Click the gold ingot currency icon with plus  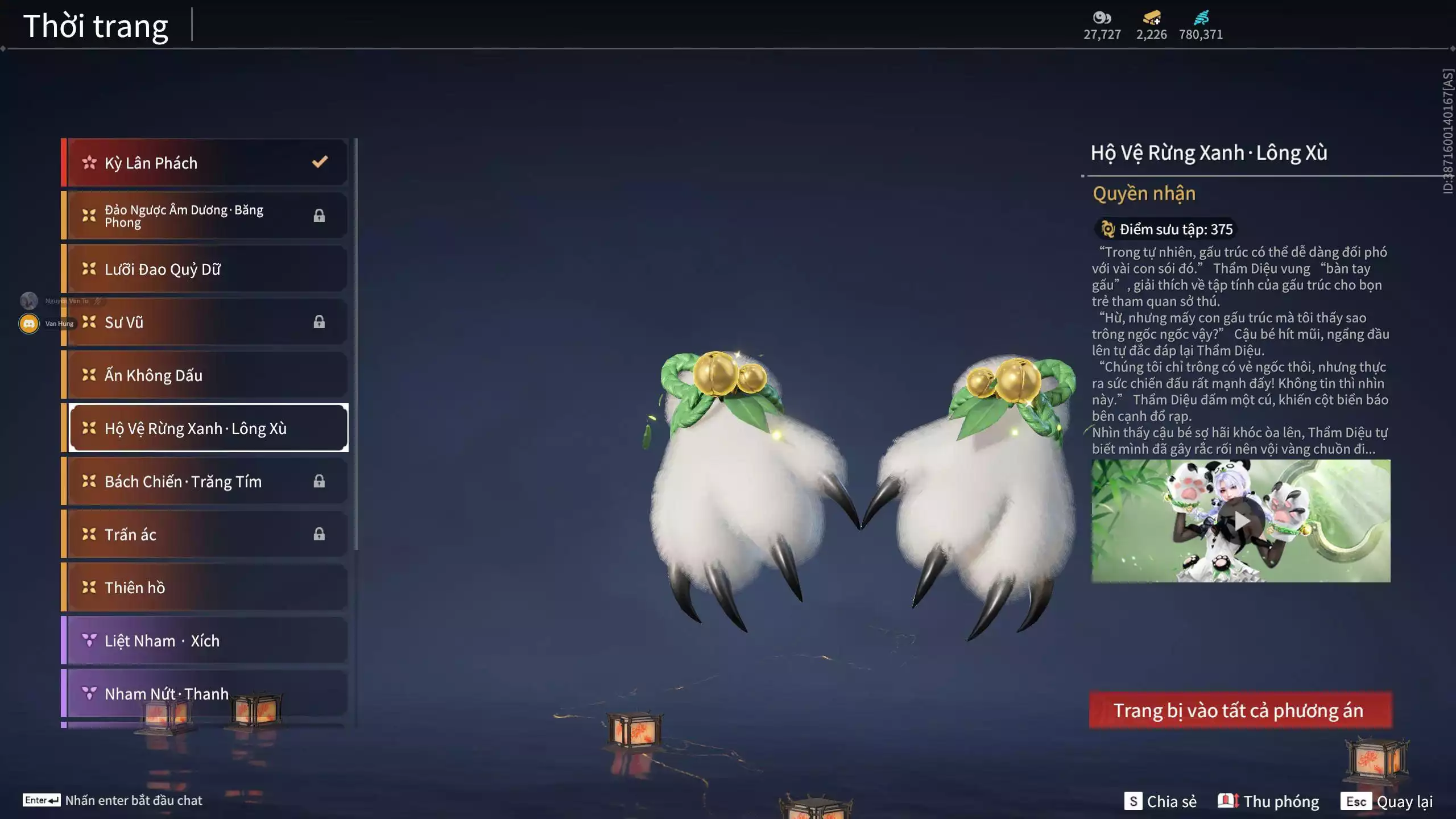(x=1152, y=17)
